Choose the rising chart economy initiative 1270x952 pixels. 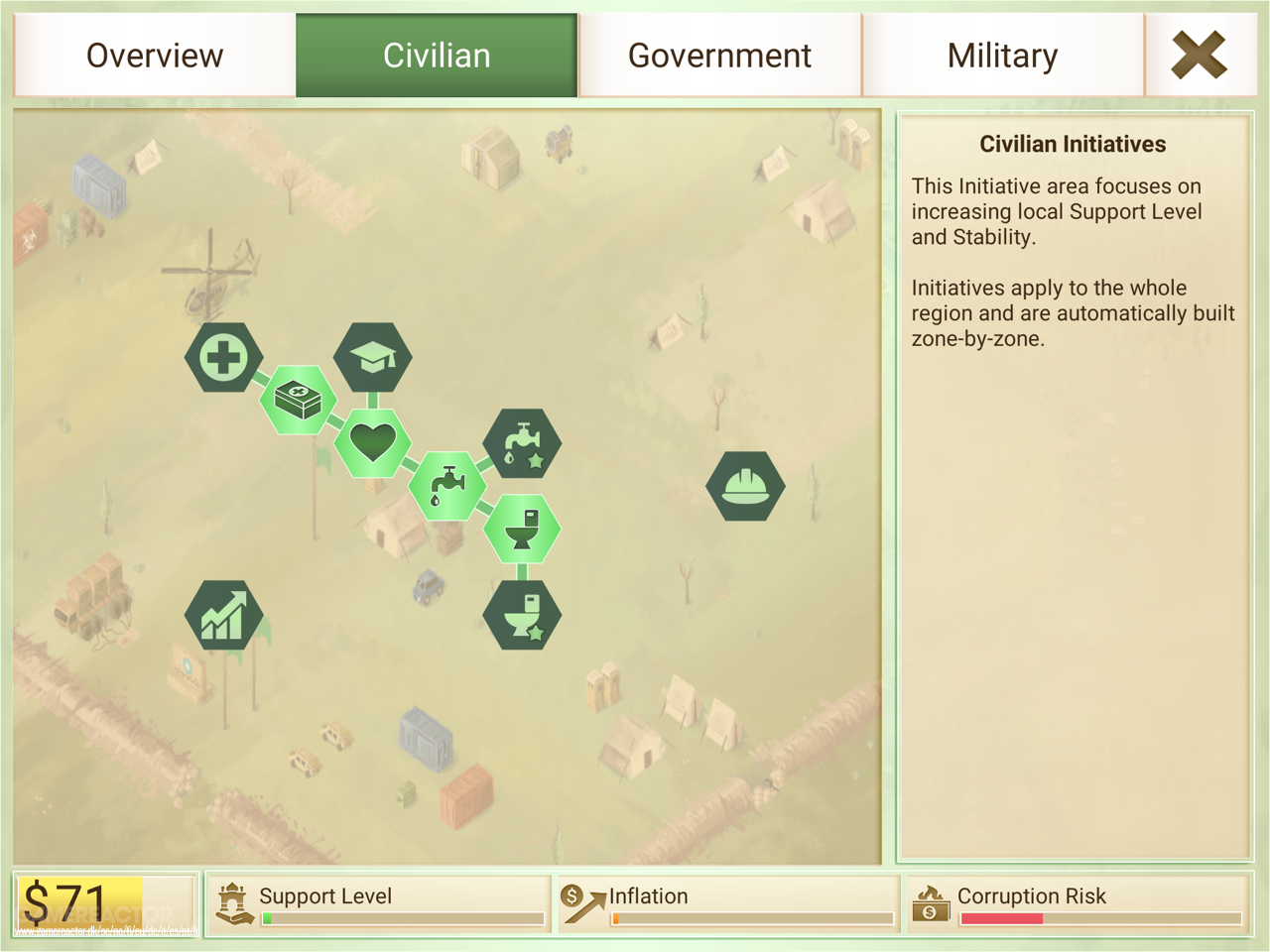pos(224,615)
